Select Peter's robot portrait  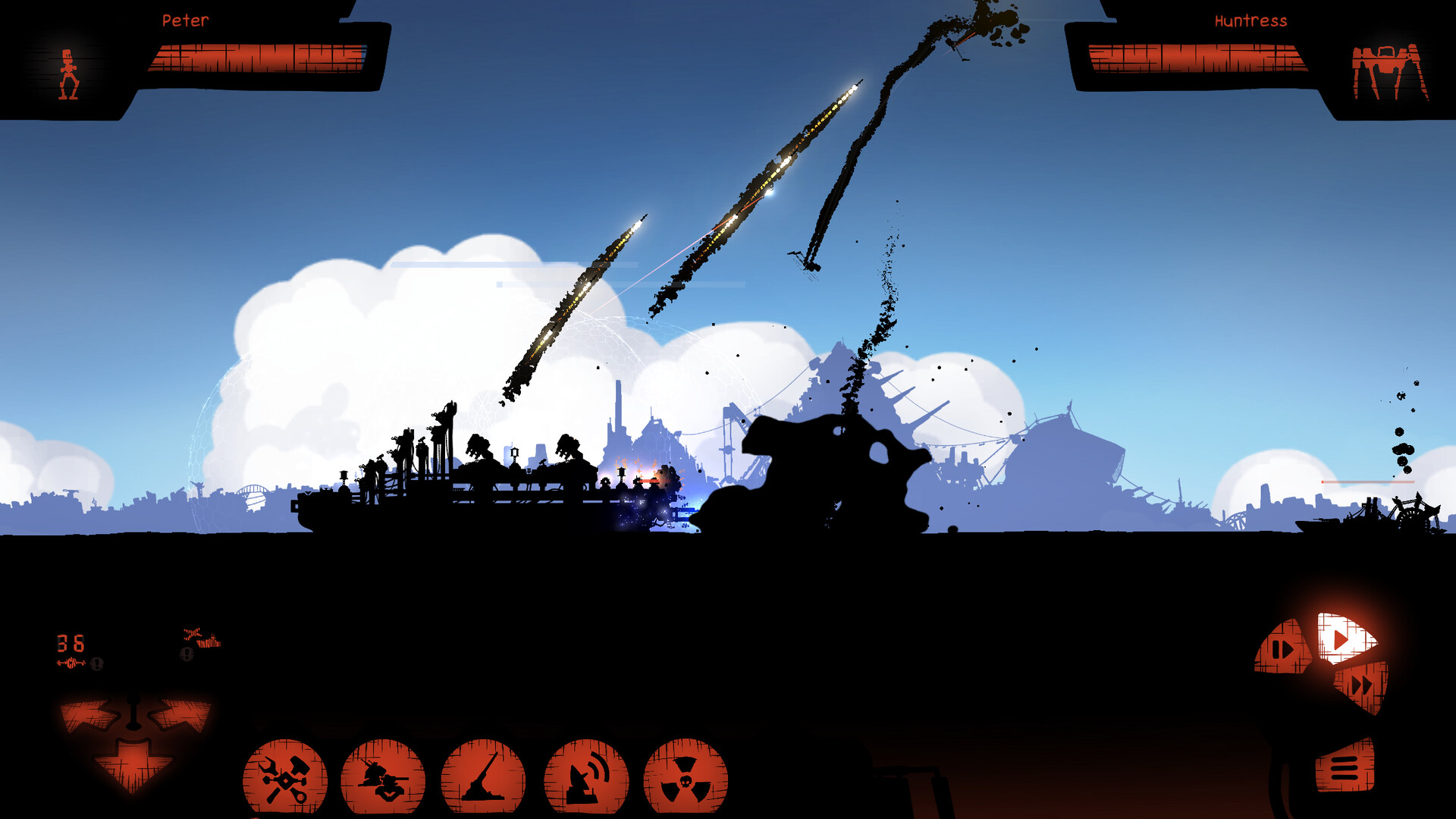69,75
